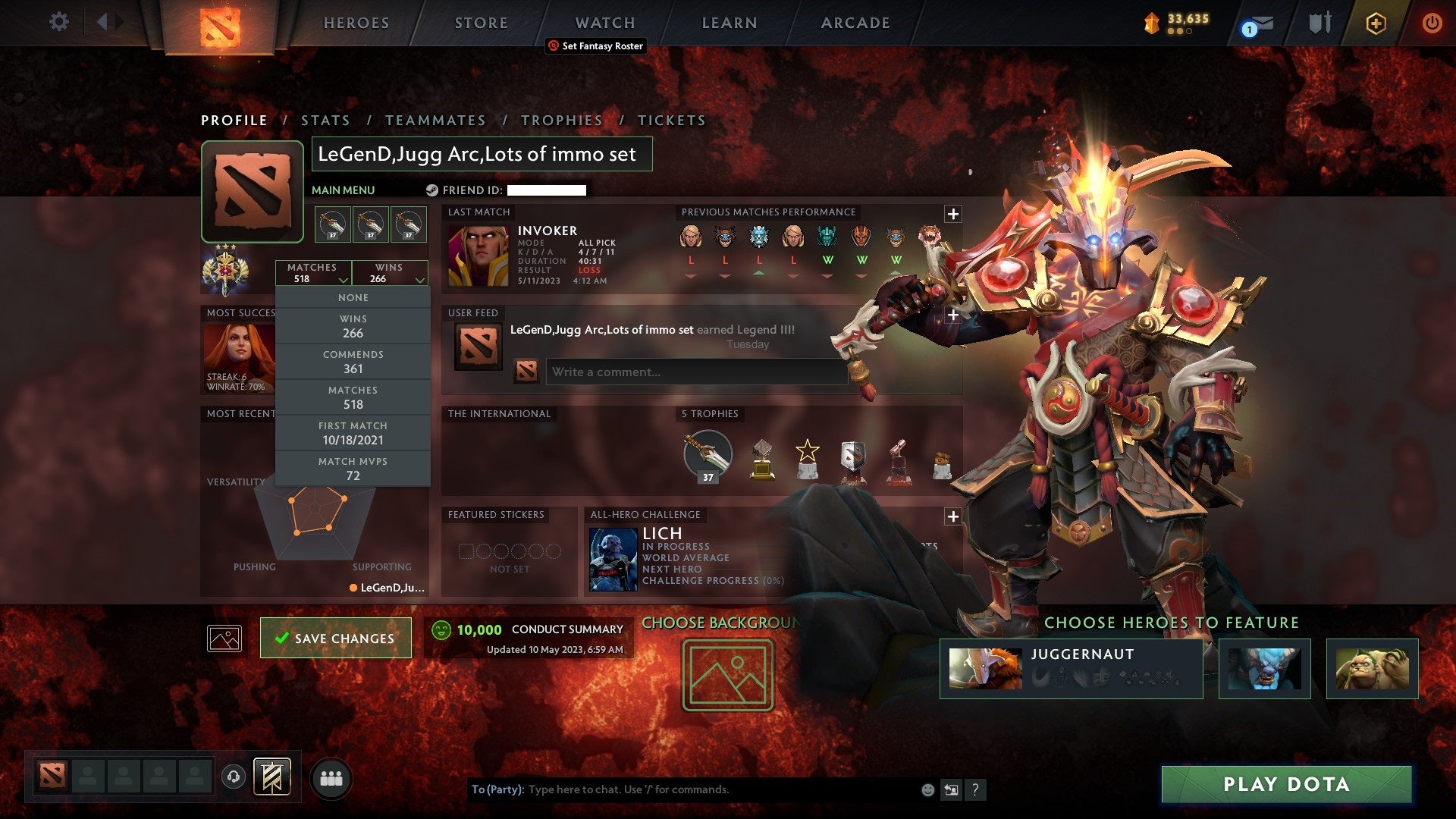Click the SAVE CHANGES button
This screenshot has width=1456, height=819.
pyautogui.click(x=335, y=638)
